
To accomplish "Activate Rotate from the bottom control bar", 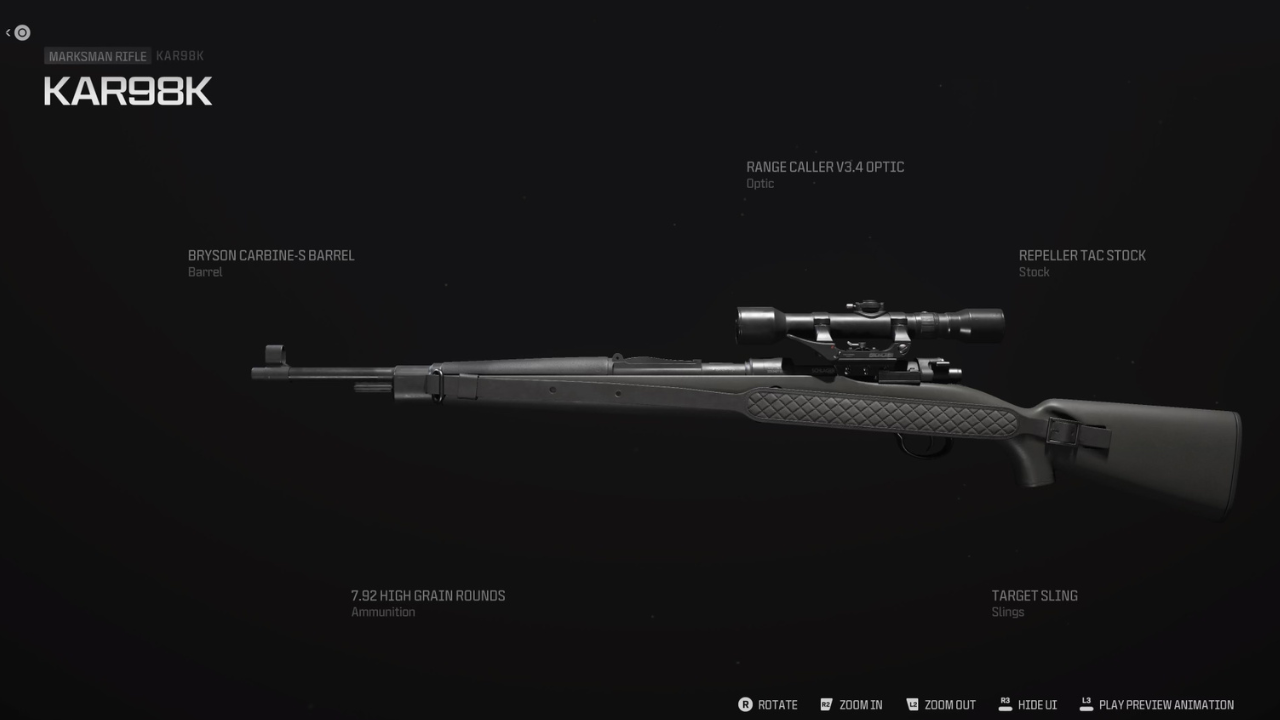I will pyautogui.click(x=777, y=704).
